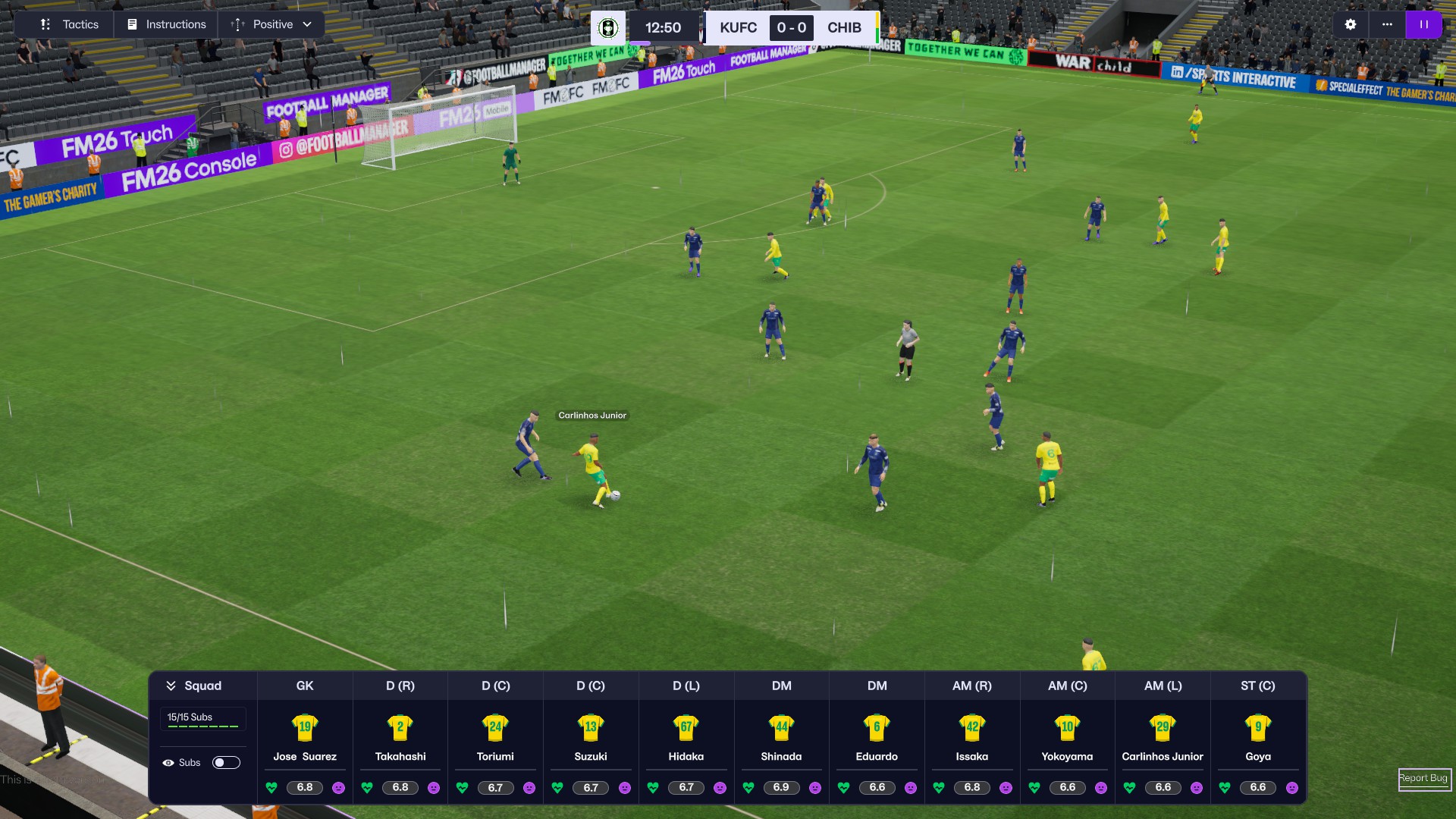Expand the Positive mentality dropdown
Viewport: 1456px width, 819px height.
(271, 24)
